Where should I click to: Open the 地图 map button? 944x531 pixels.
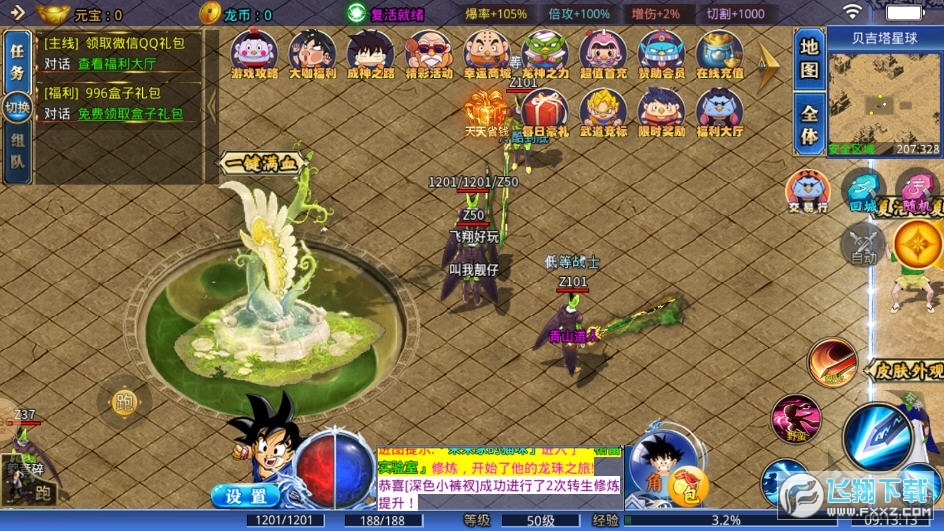coord(809,59)
